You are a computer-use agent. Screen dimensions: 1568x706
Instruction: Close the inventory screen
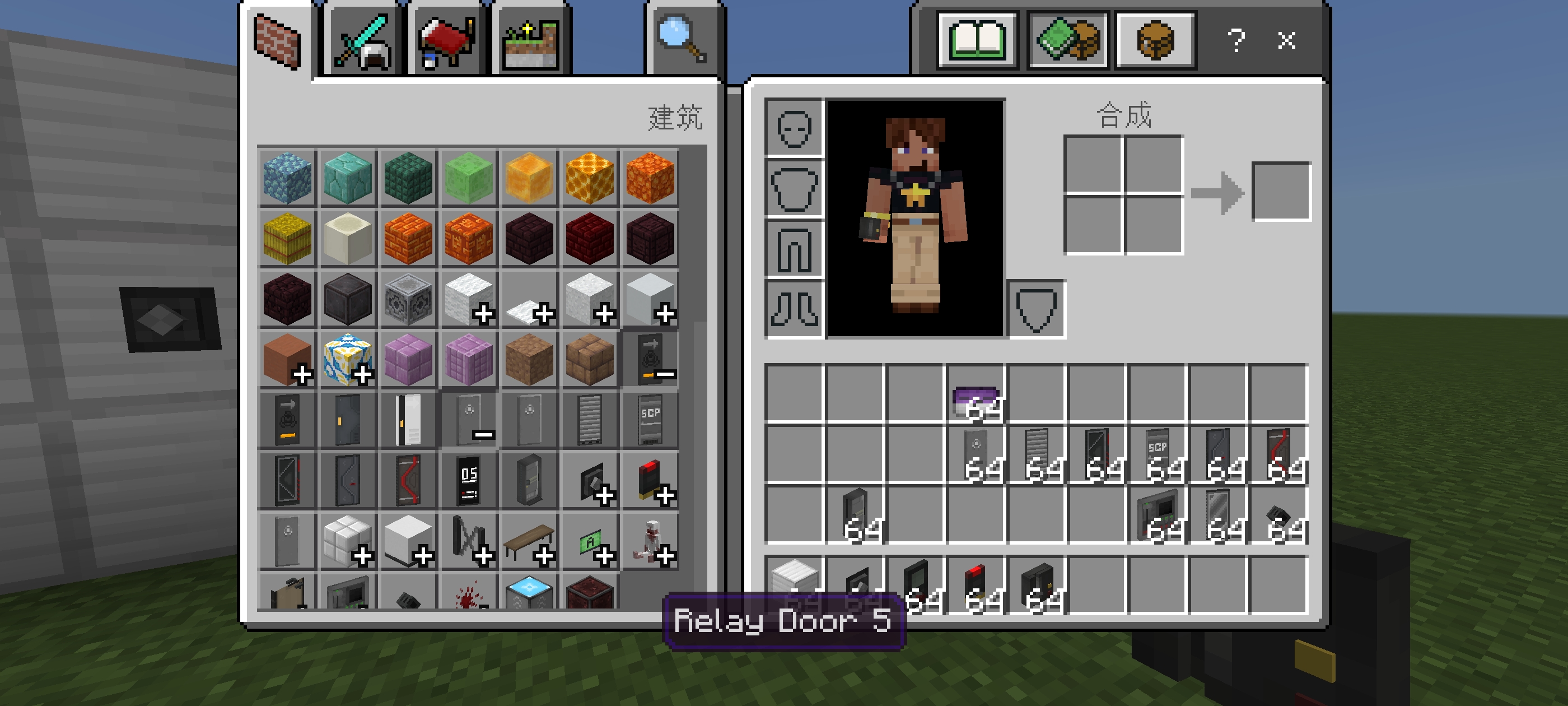click(x=1286, y=41)
